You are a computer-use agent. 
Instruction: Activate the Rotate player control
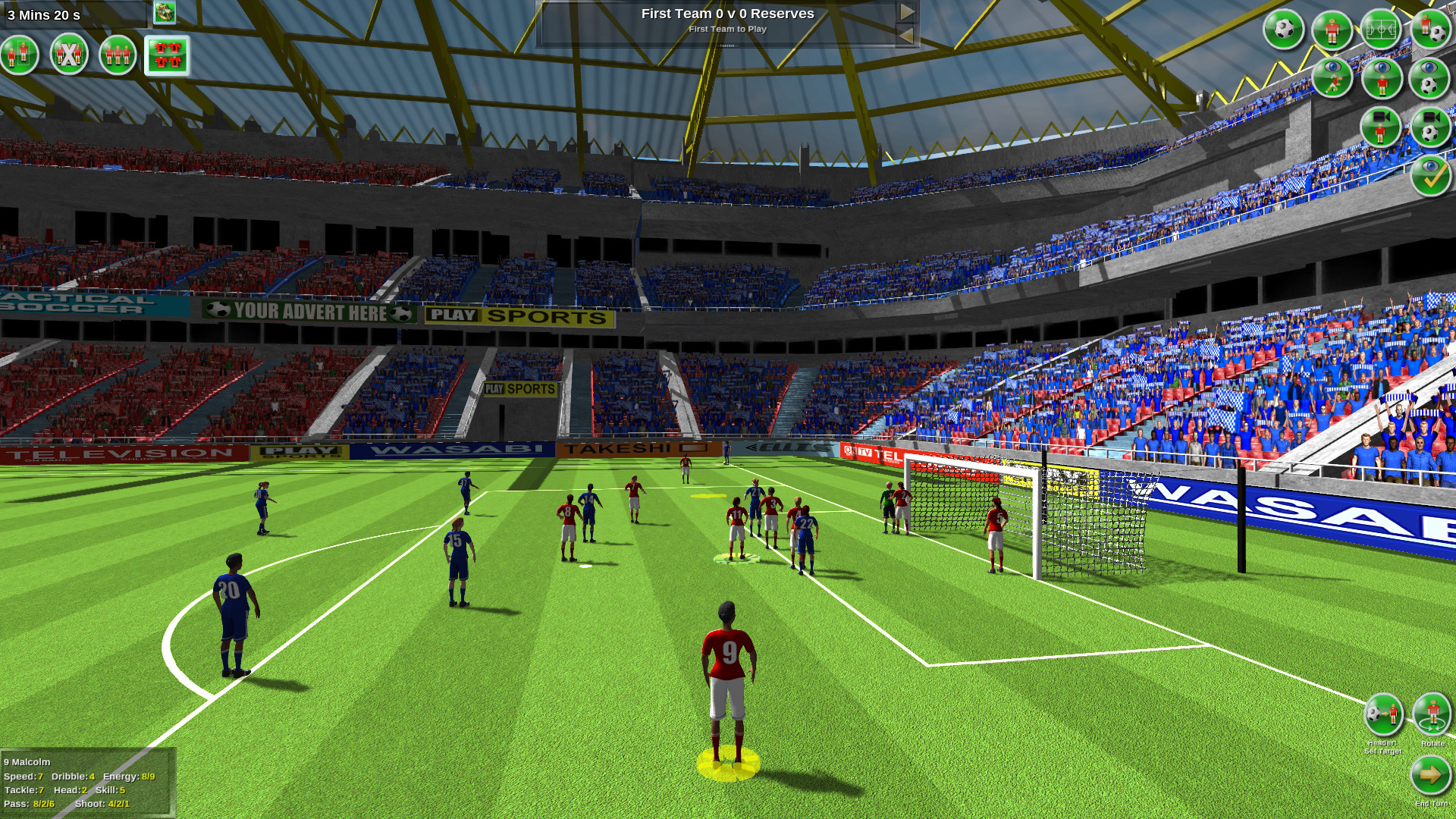coord(1432,714)
